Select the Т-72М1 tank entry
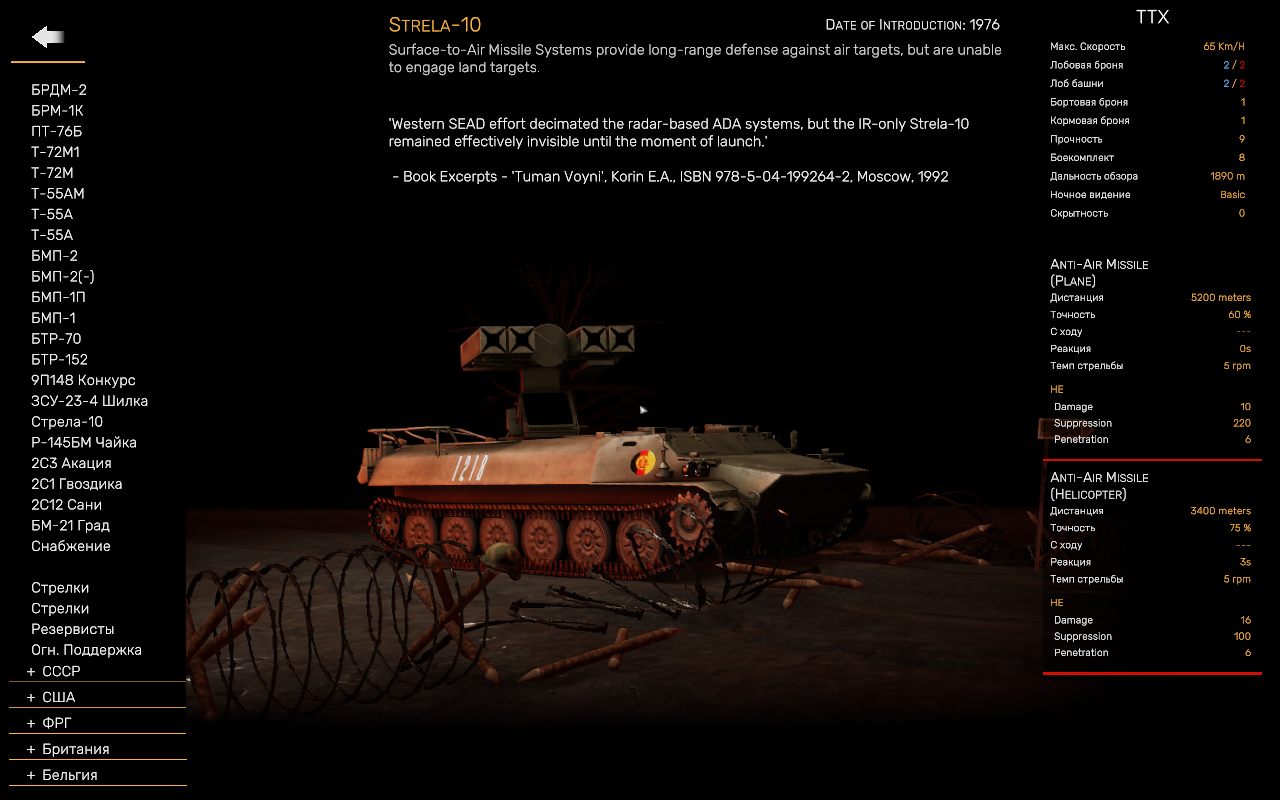Image resolution: width=1280 pixels, height=800 pixels. pyautogui.click(x=55, y=152)
